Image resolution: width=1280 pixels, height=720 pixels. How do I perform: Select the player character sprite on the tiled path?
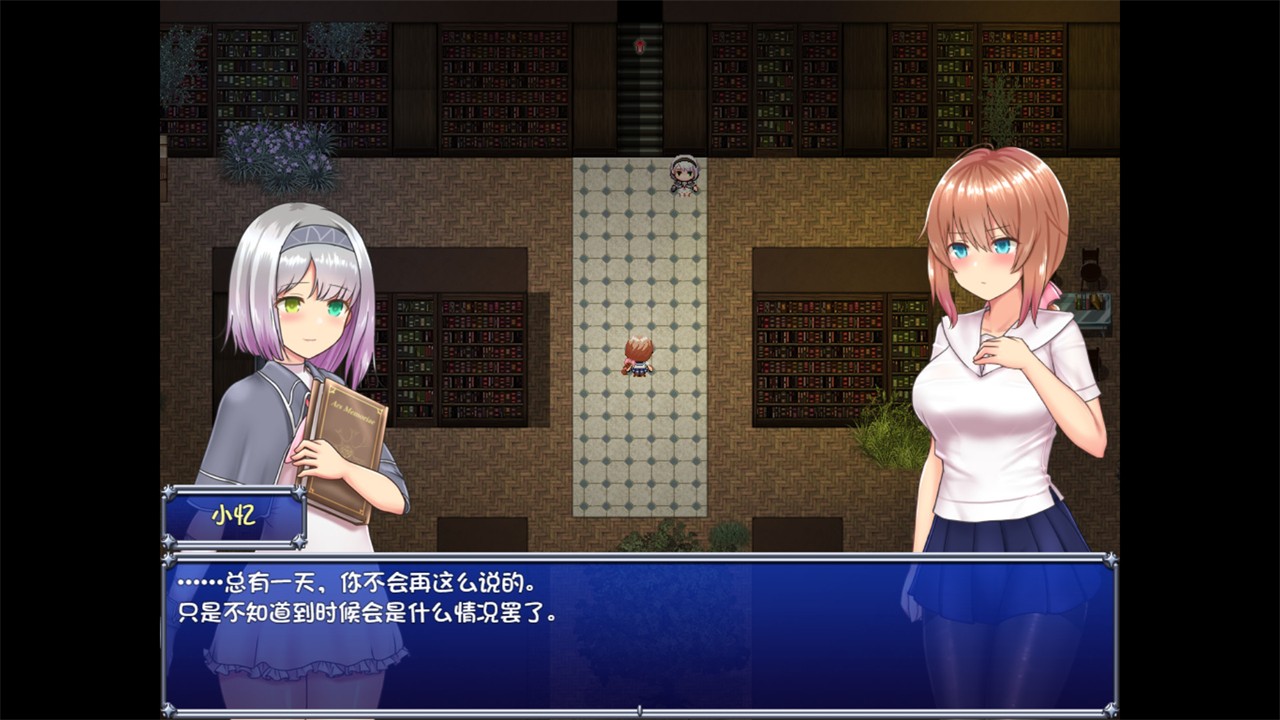click(x=640, y=355)
